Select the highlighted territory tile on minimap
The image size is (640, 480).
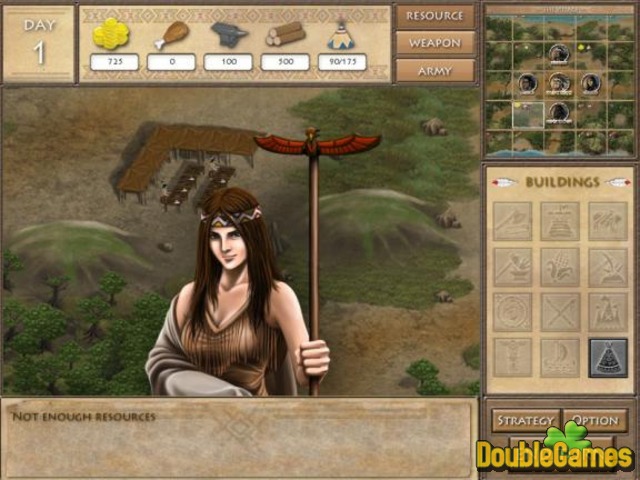[528, 113]
